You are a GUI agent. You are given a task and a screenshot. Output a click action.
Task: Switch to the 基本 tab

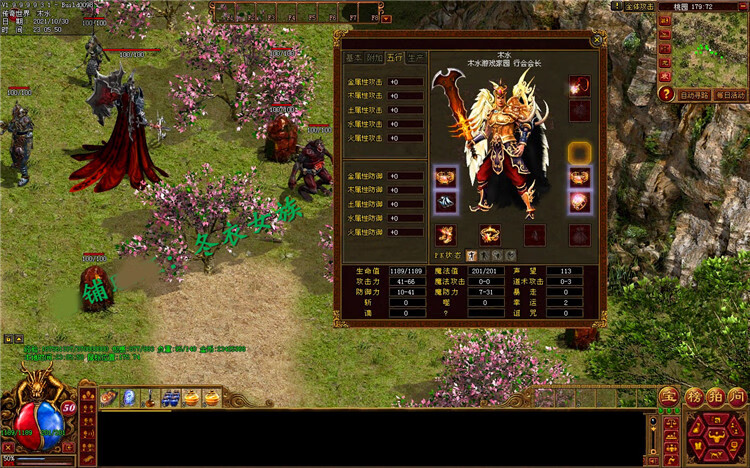(x=354, y=58)
